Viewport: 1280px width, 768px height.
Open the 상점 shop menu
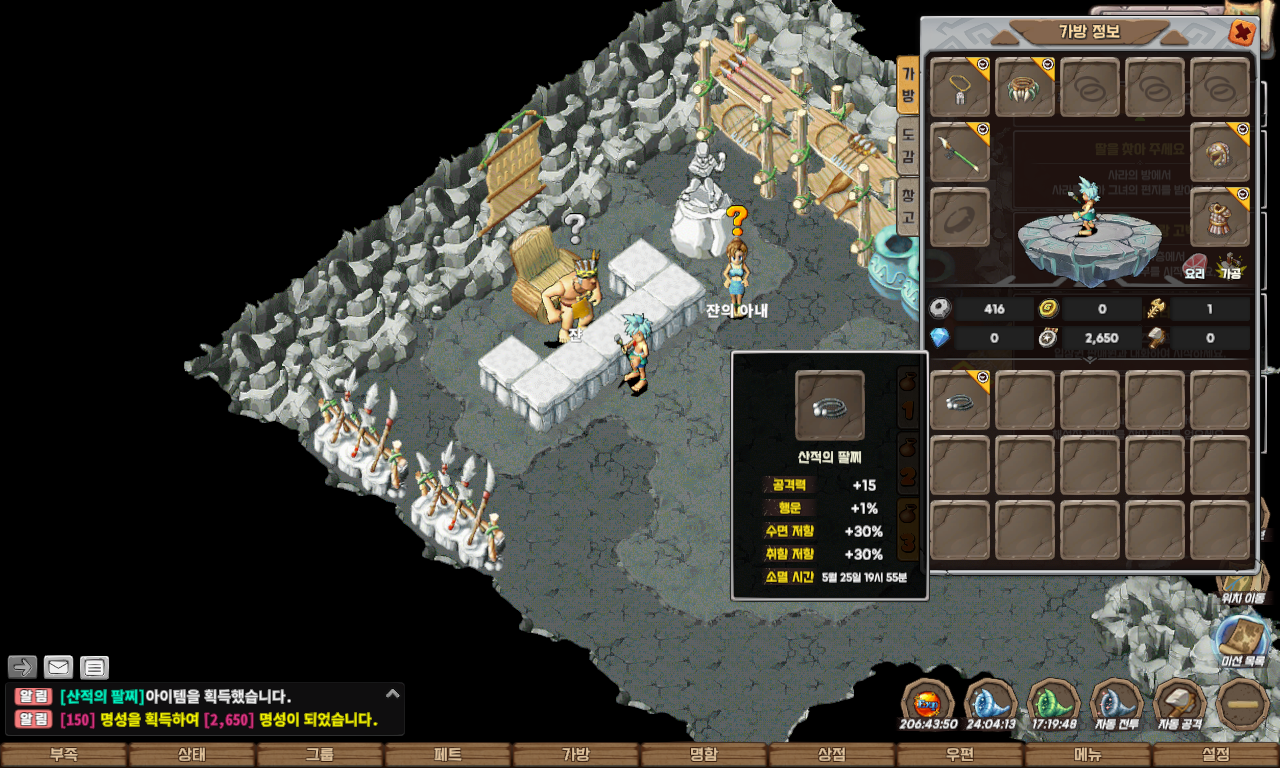pos(831,755)
